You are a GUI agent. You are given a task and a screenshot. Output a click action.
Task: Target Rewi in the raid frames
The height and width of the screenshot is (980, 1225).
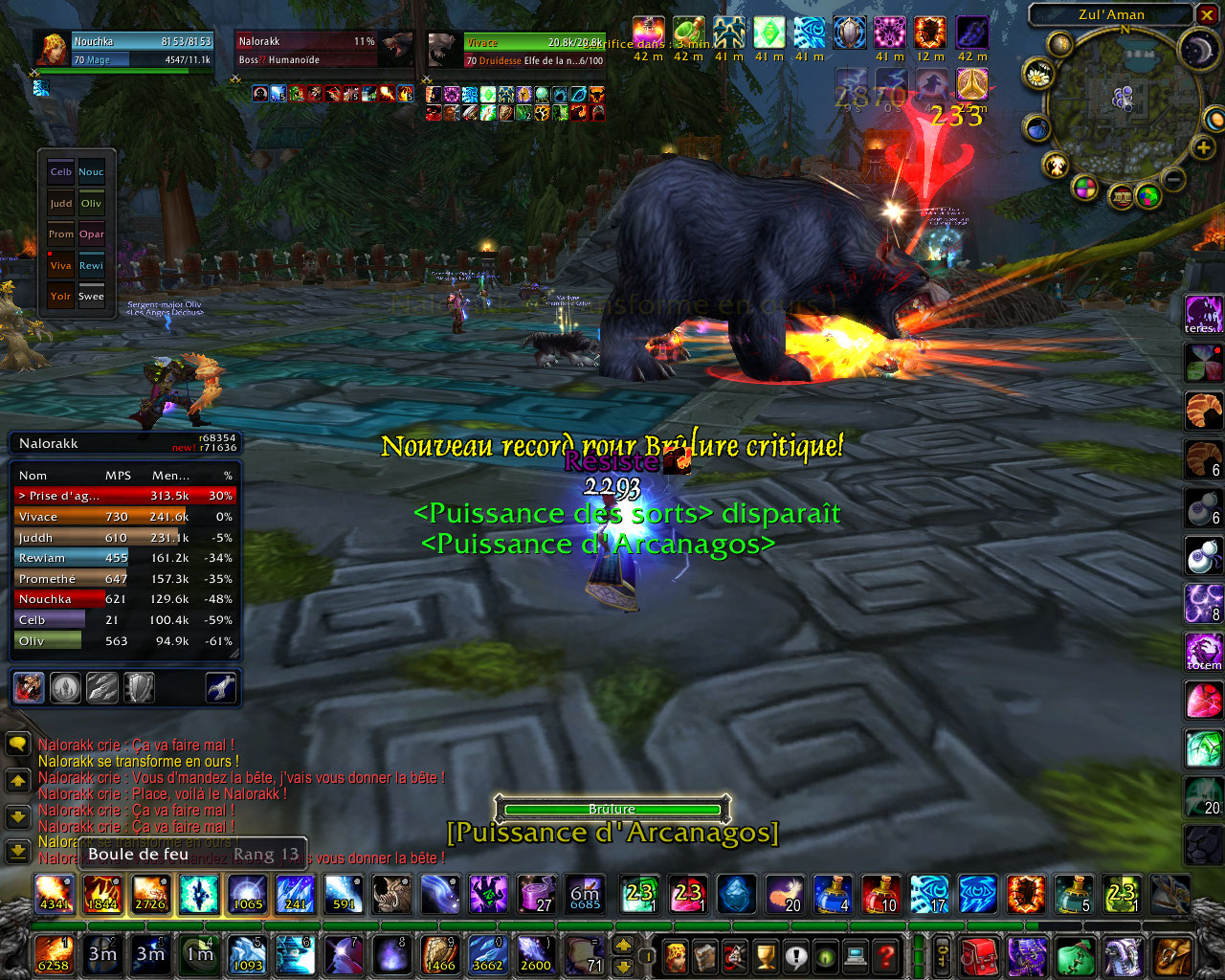tap(92, 266)
